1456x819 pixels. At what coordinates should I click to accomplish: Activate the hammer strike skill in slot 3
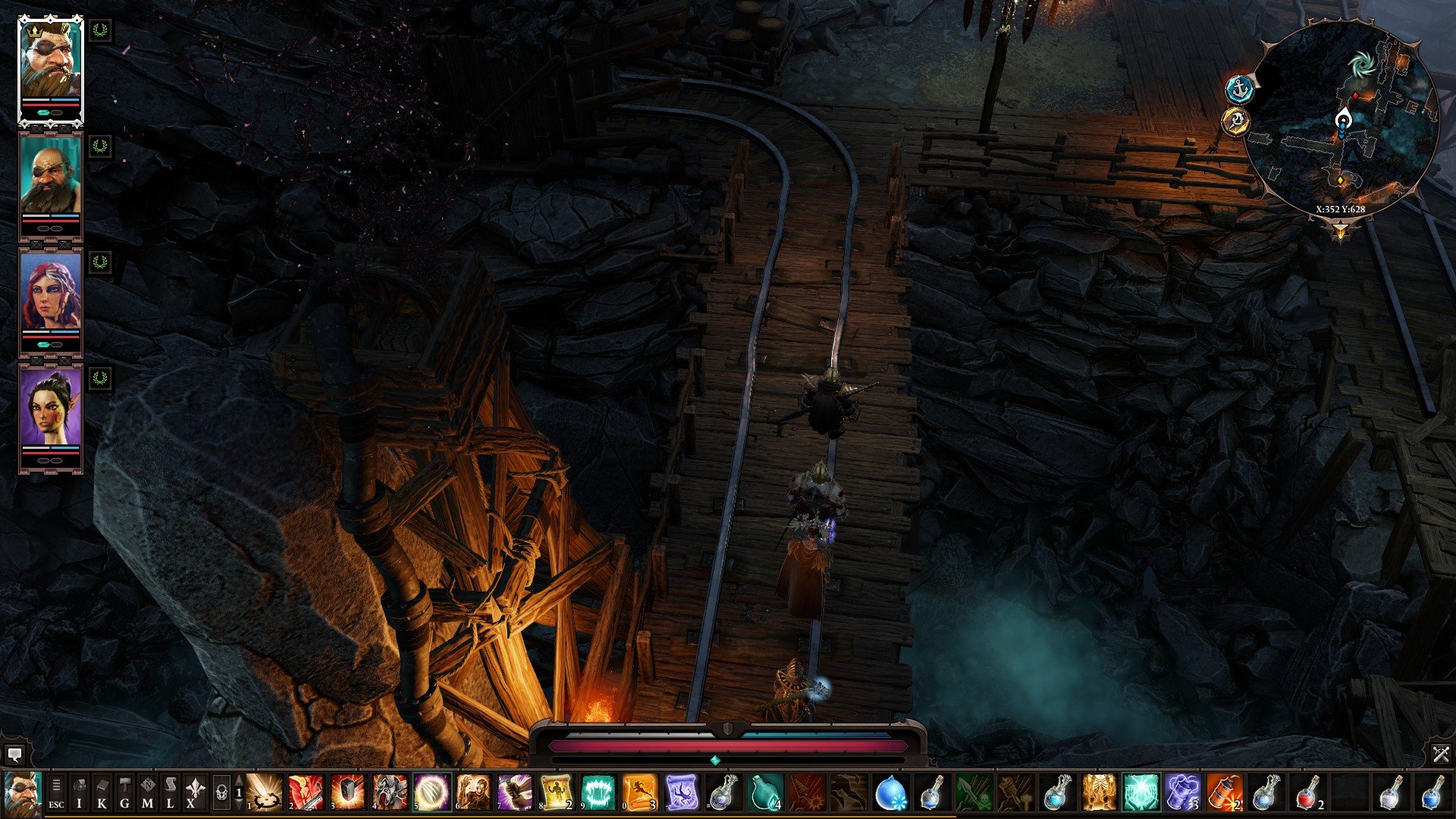348,792
